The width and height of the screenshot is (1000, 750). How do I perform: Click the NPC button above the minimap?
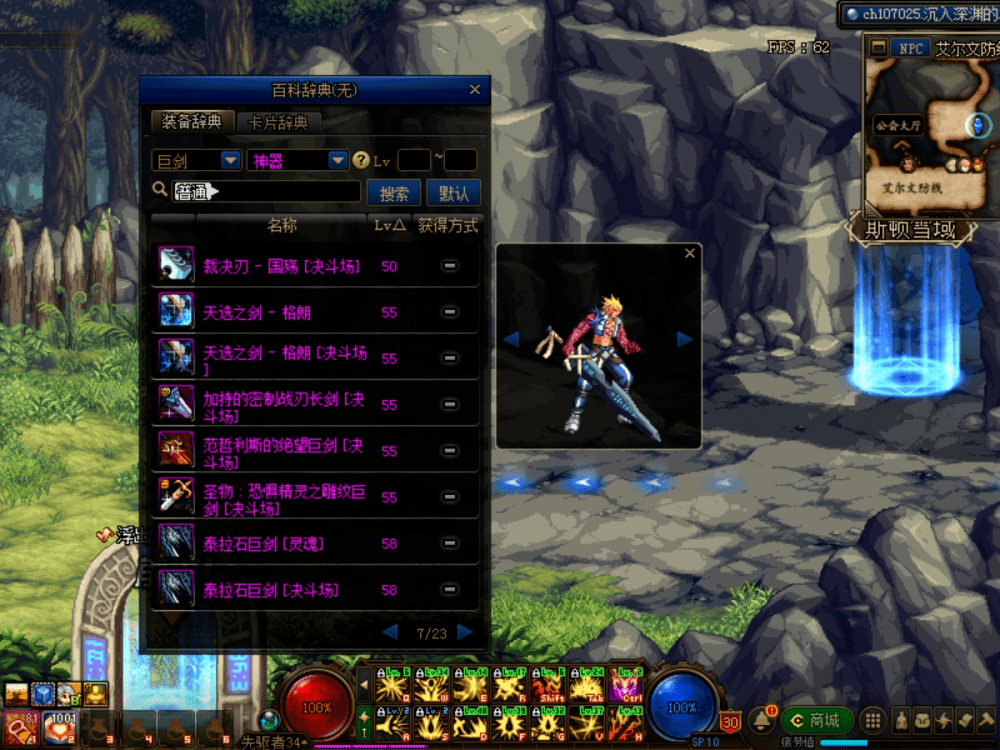pos(910,48)
